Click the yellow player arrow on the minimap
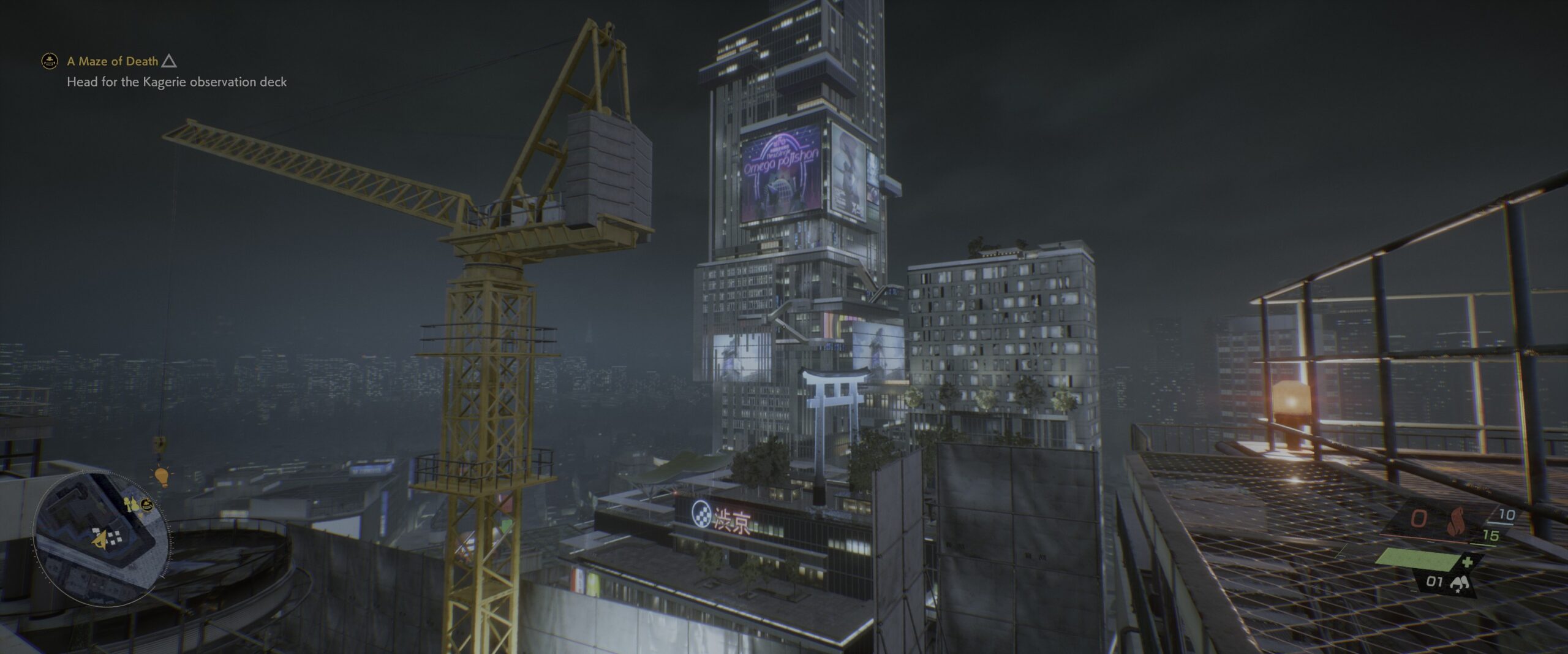 point(100,539)
